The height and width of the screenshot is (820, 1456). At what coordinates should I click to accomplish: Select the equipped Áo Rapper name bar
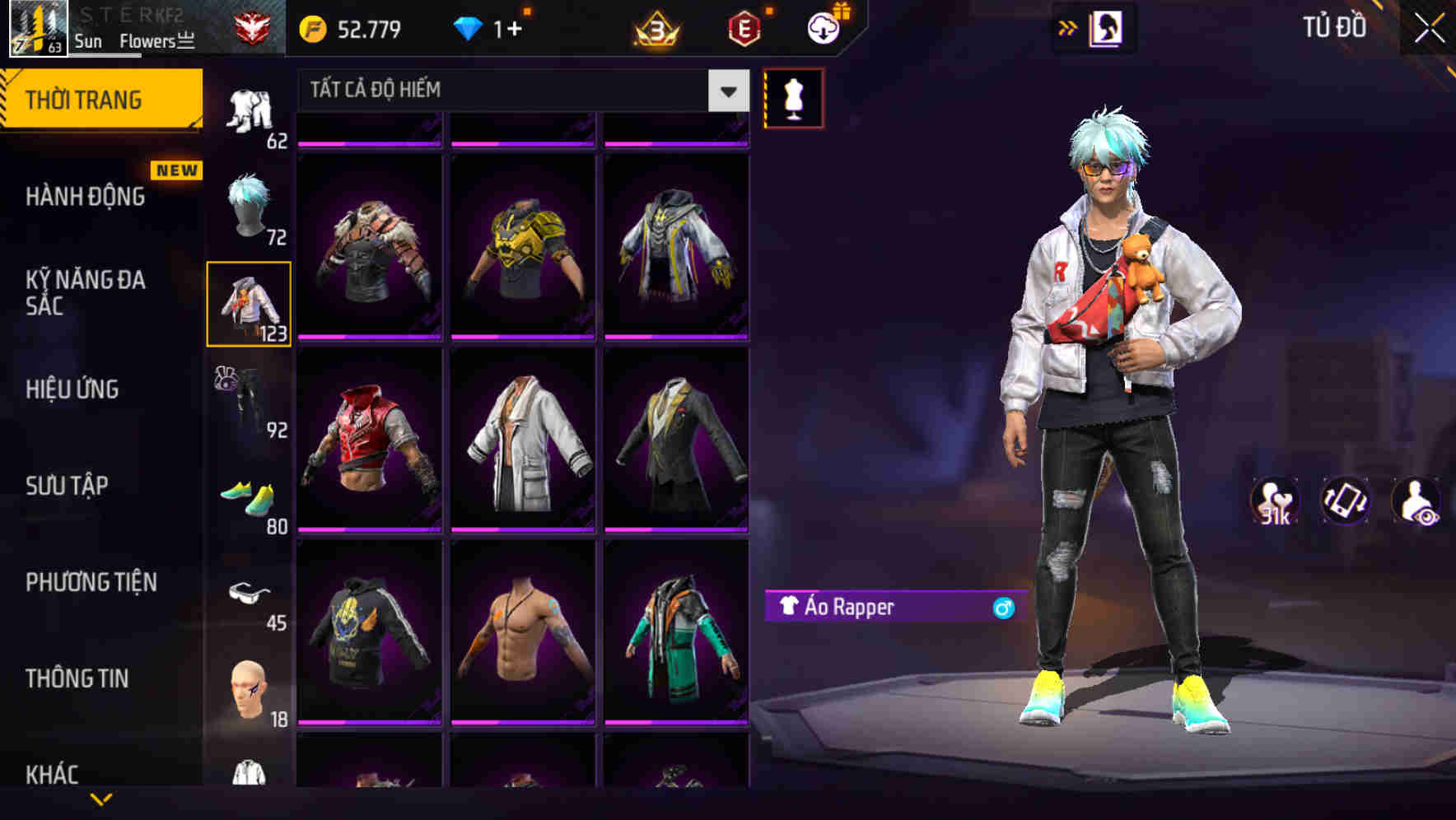tap(888, 608)
